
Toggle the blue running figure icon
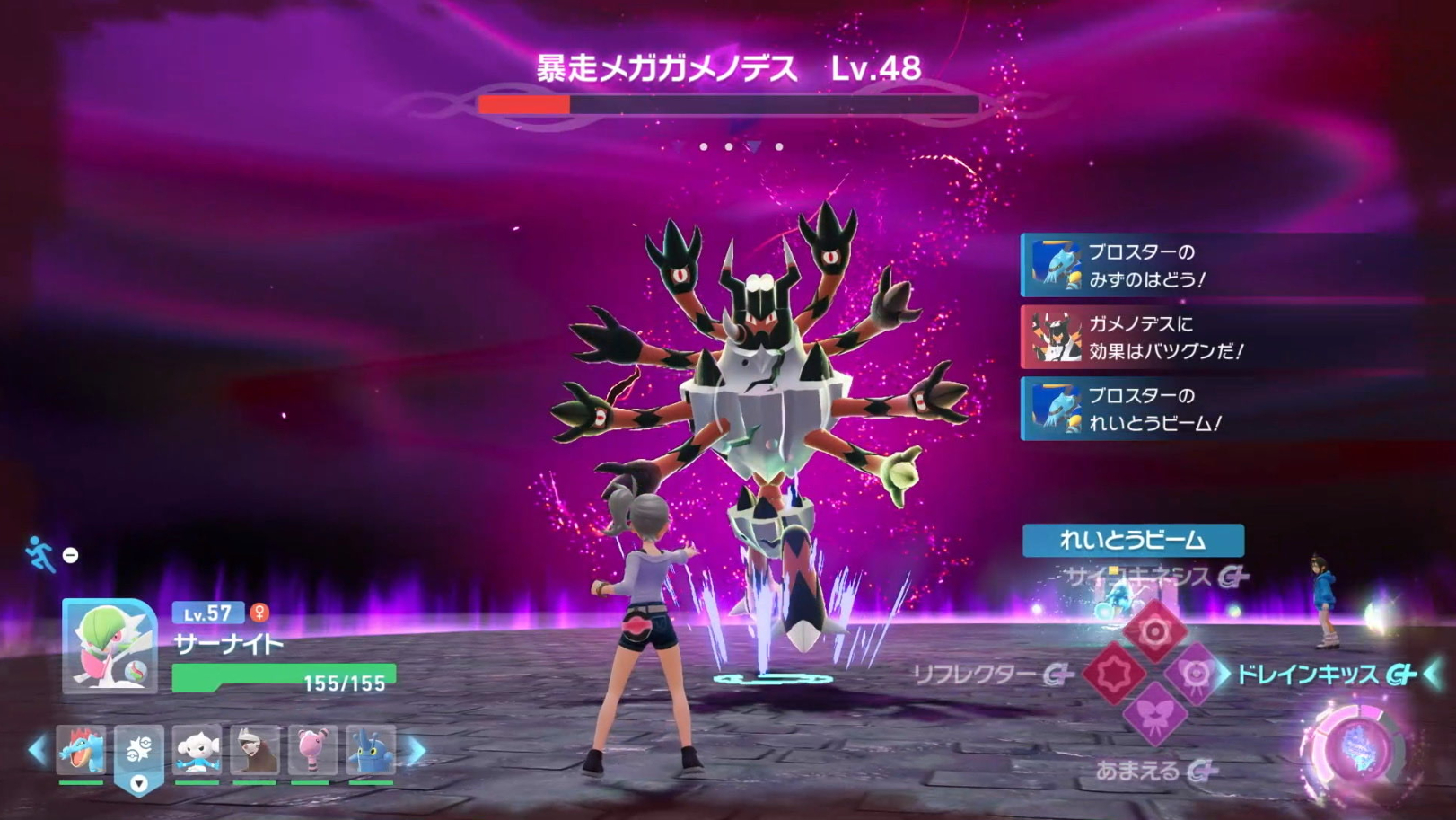pos(39,554)
